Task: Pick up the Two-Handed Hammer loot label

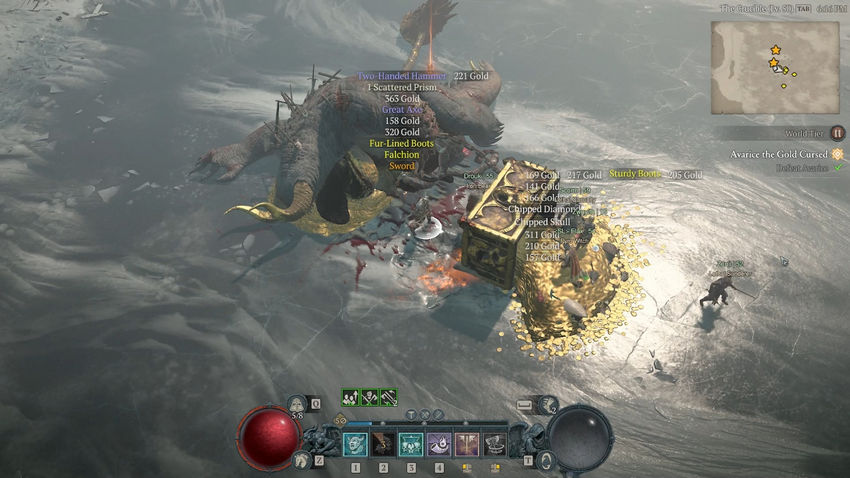Action: (x=402, y=76)
